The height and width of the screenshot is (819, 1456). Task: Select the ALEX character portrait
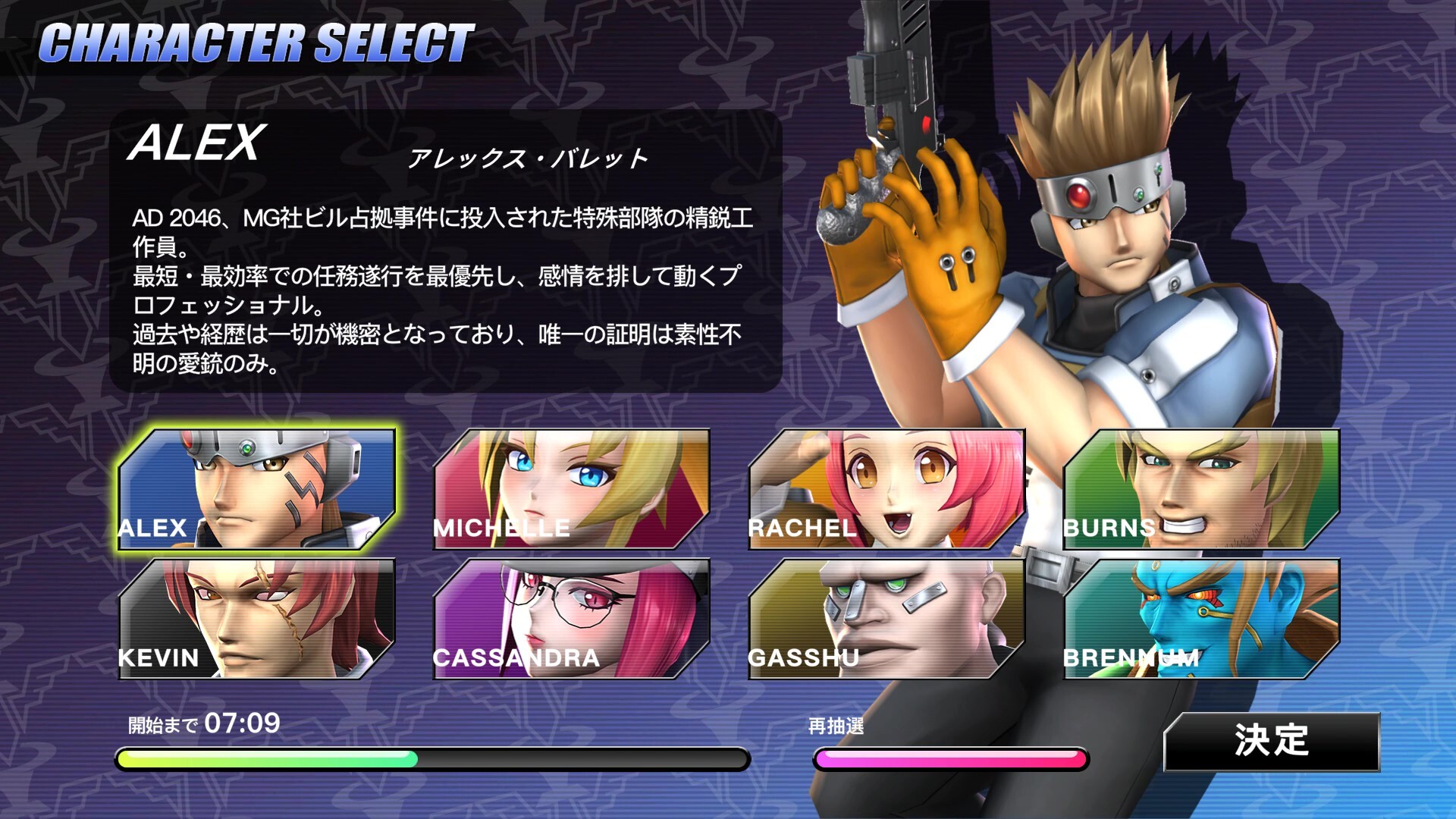256,489
